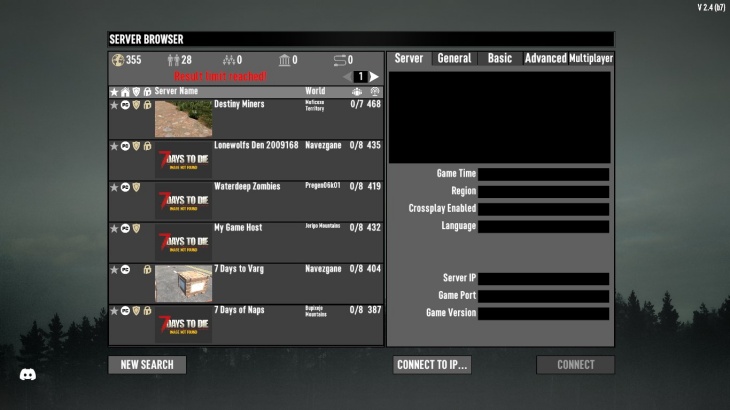Show the globe server count filter

point(117,60)
